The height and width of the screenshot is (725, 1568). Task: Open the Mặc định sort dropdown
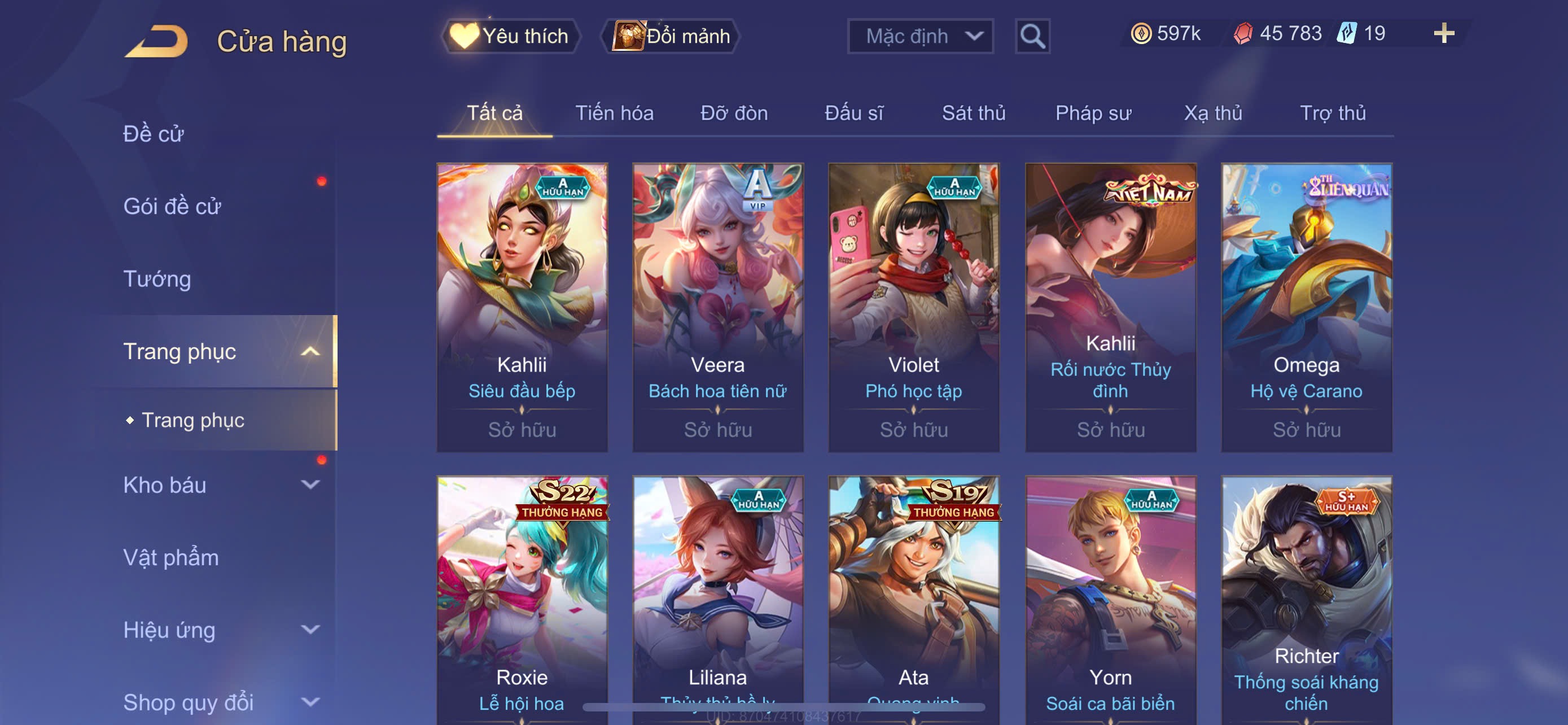coord(919,36)
